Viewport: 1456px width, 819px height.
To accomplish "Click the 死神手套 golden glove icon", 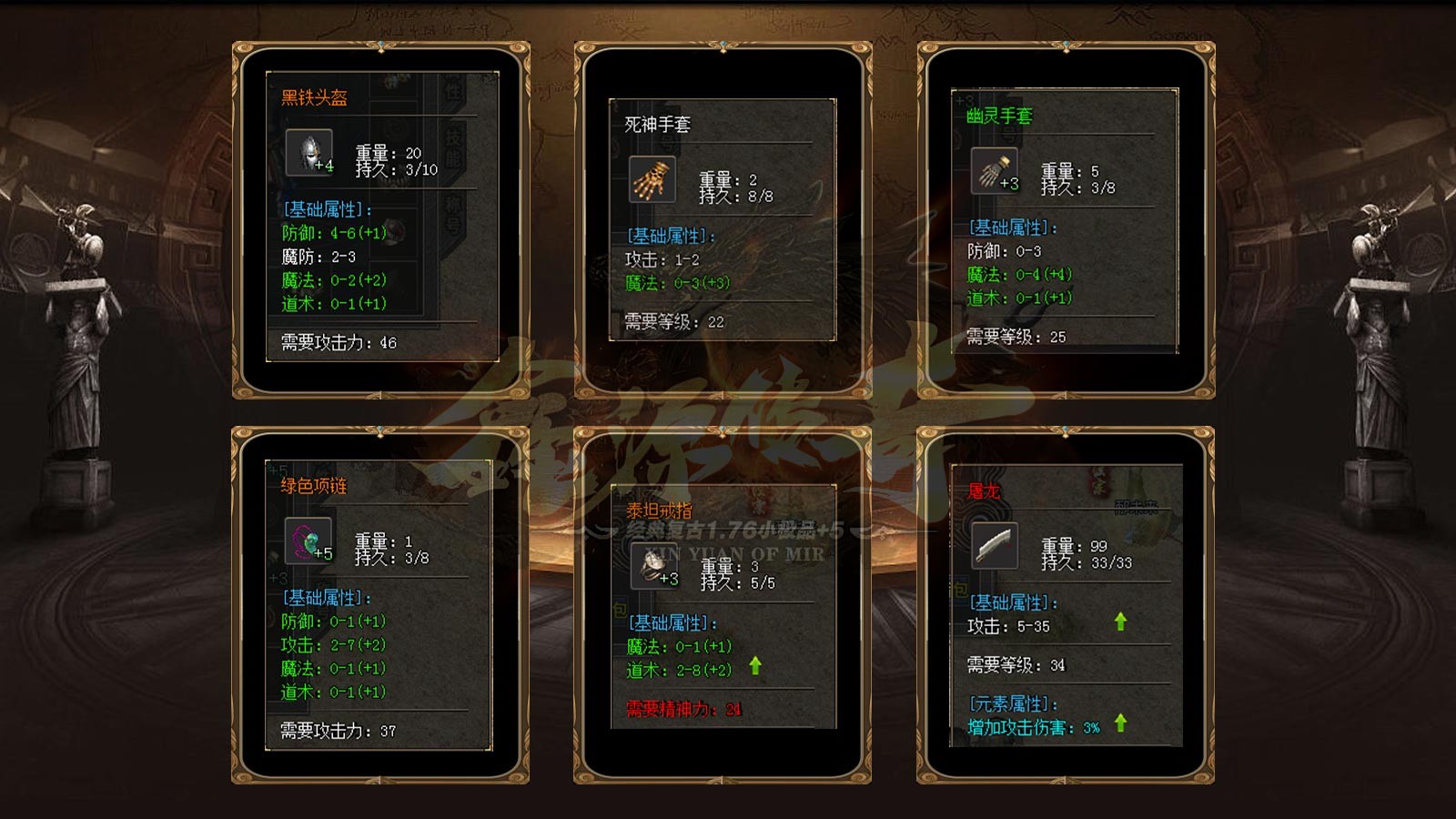I will coord(652,179).
